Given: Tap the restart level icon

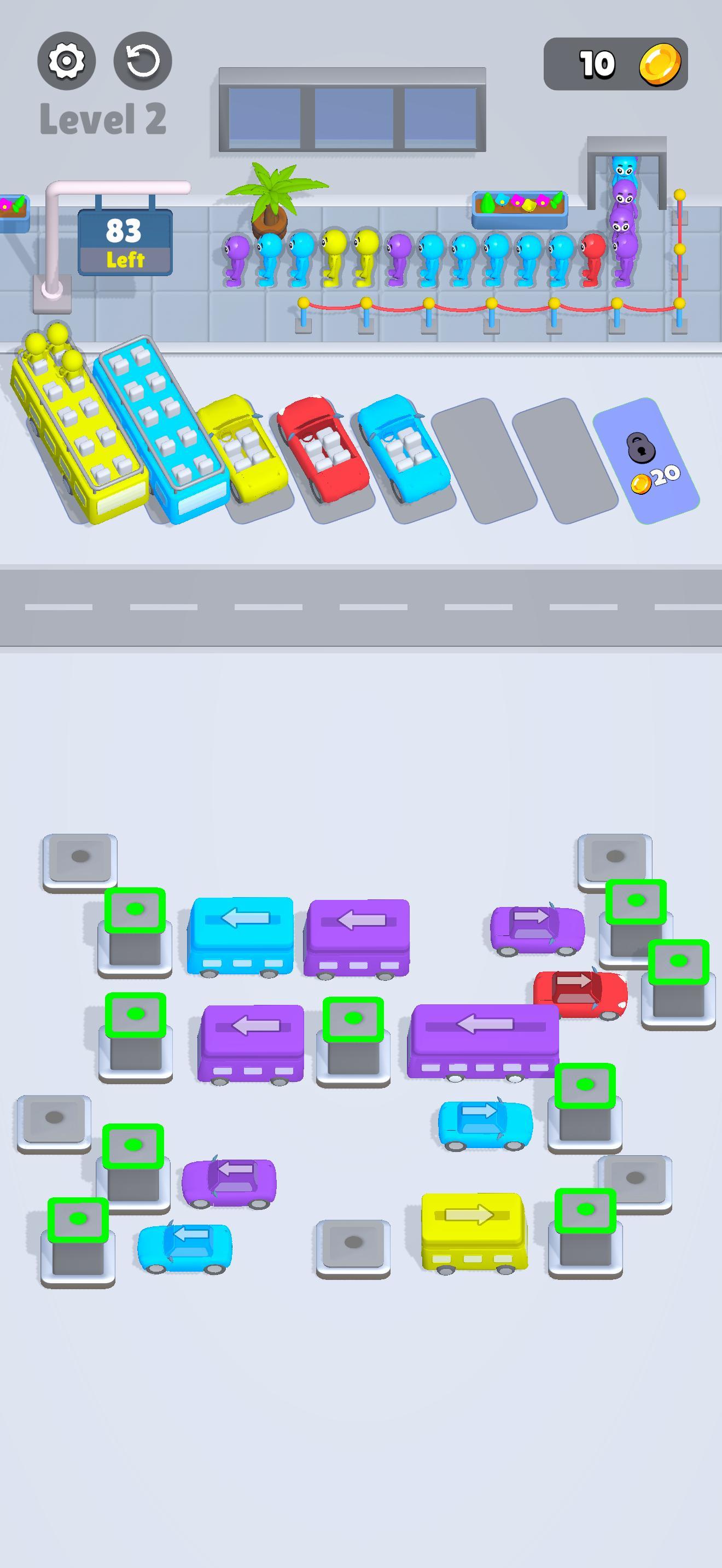Looking at the screenshot, I should (141, 61).
